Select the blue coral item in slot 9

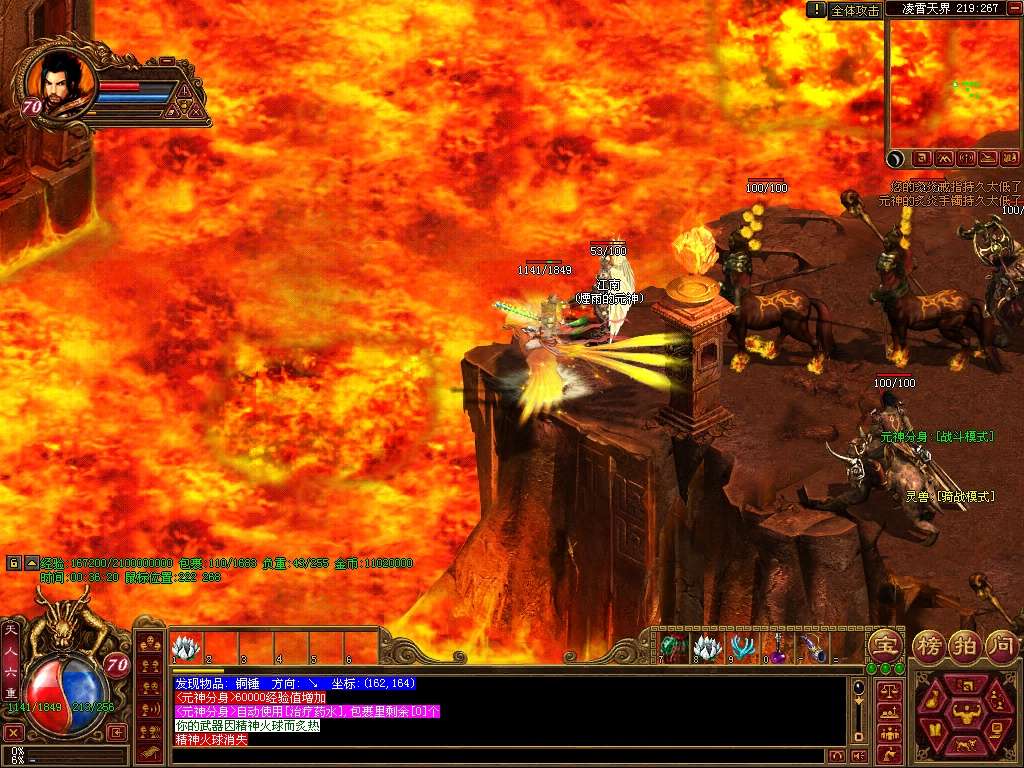point(741,648)
